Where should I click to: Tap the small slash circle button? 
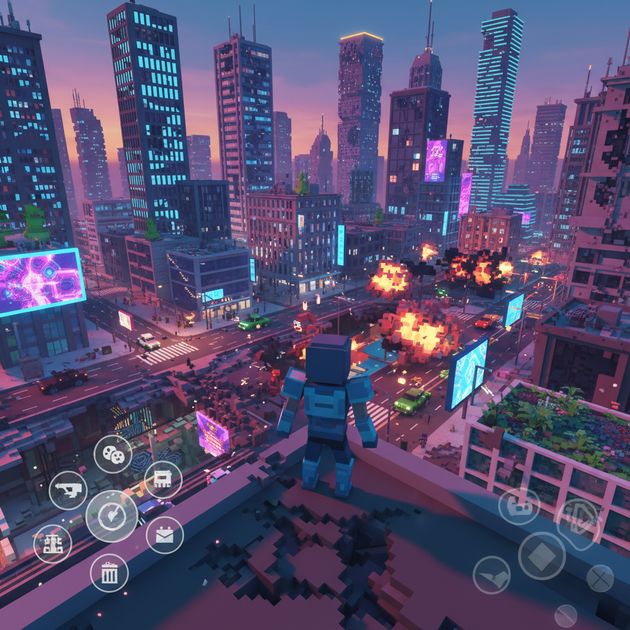566,615
